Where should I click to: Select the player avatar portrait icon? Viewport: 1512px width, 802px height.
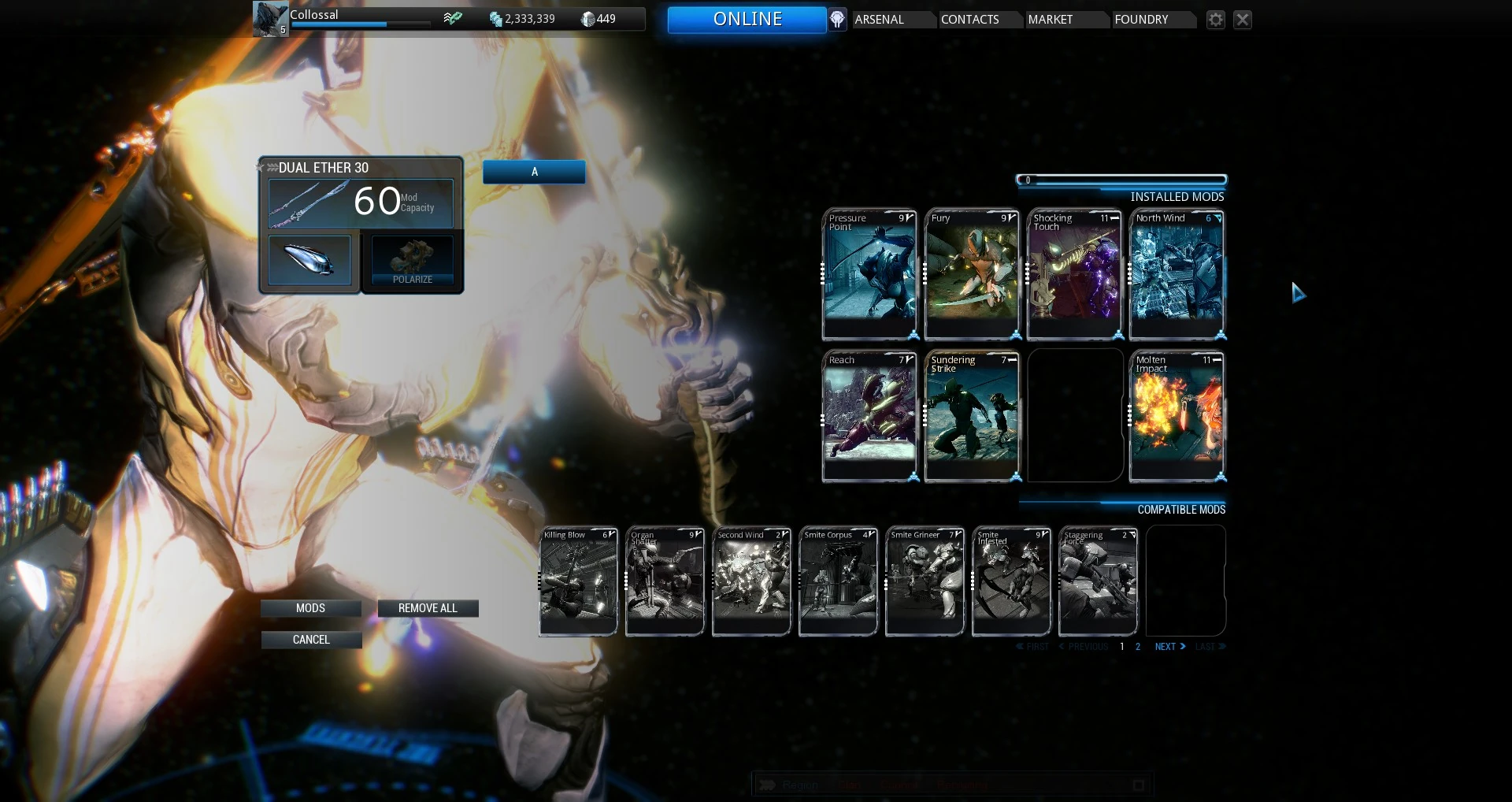click(x=269, y=19)
